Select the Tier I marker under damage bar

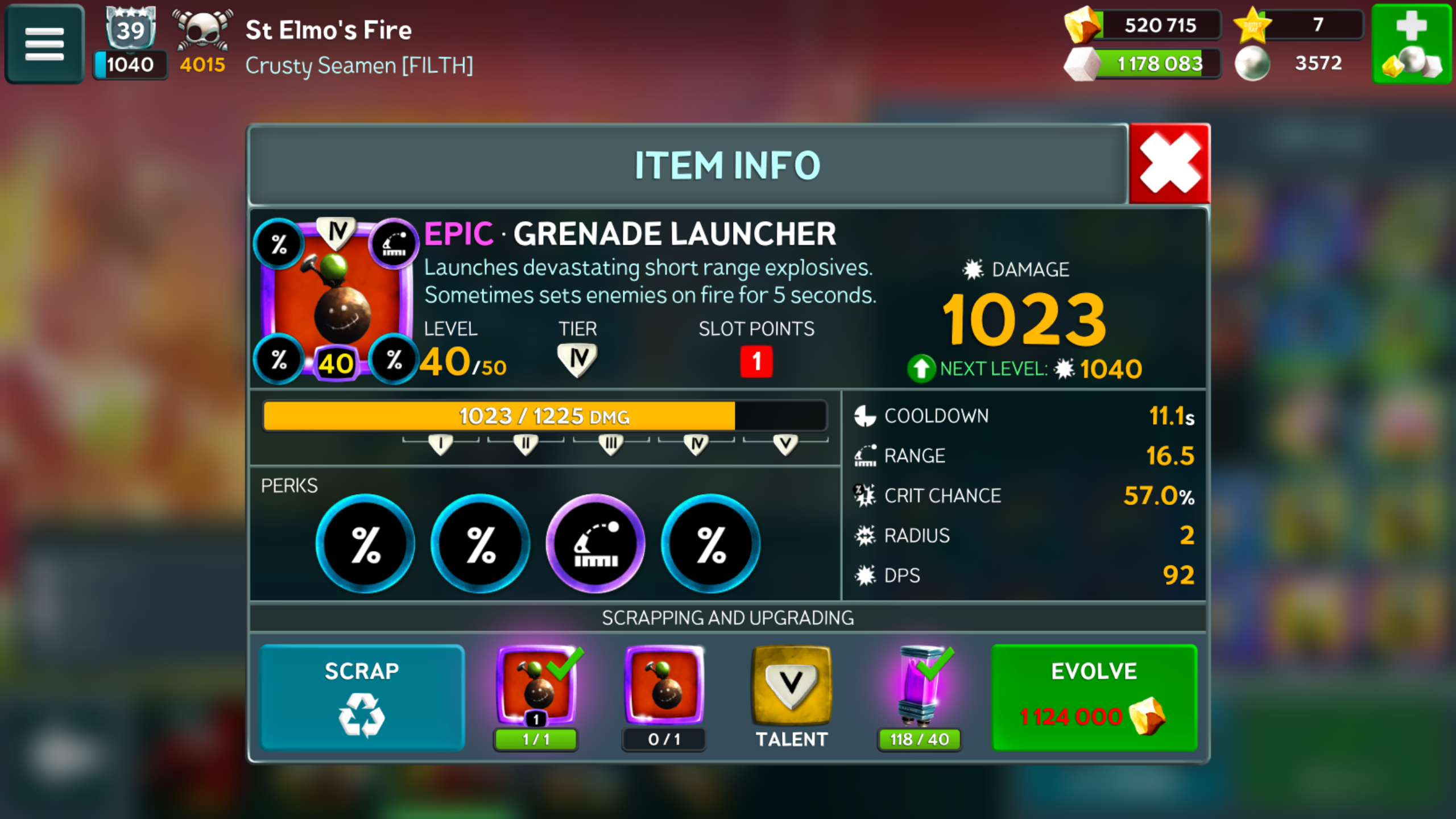pyautogui.click(x=440, y=444)
